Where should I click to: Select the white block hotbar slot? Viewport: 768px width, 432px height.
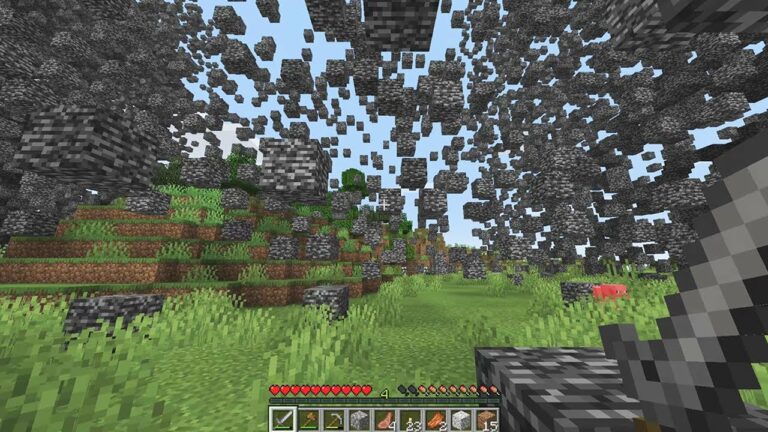(461, 419)
